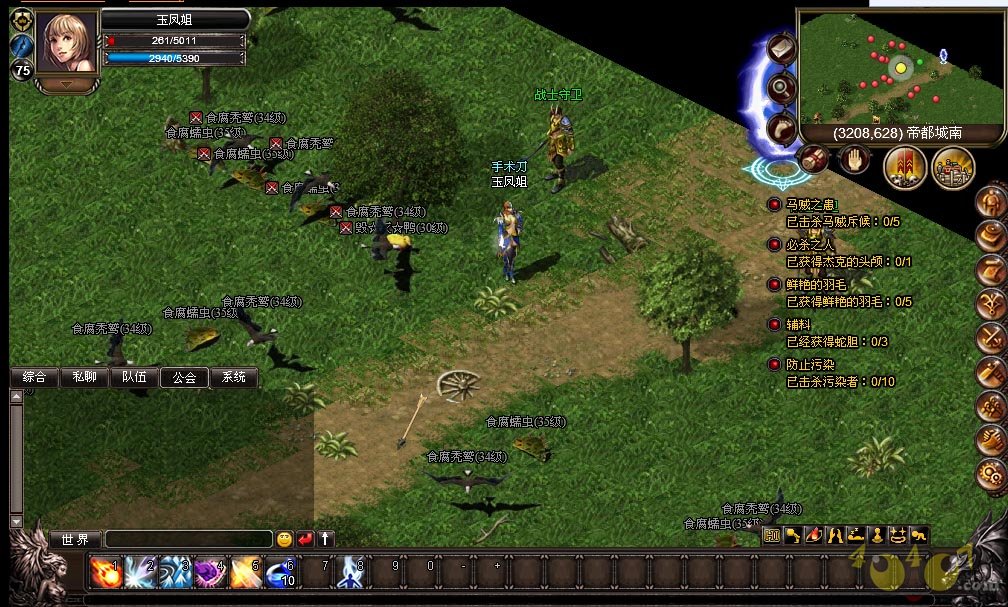Screen dimensions: 1008x607
Task: Focus the chat message input box
Action: [x=188, y=539]
